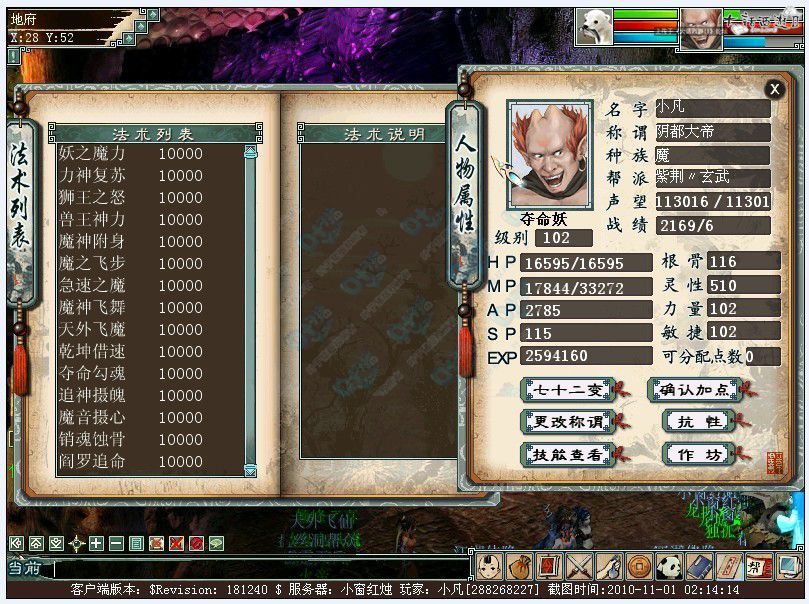809x604 pixels.
Task: Open the money bag inventory icon
Action: 519,567
